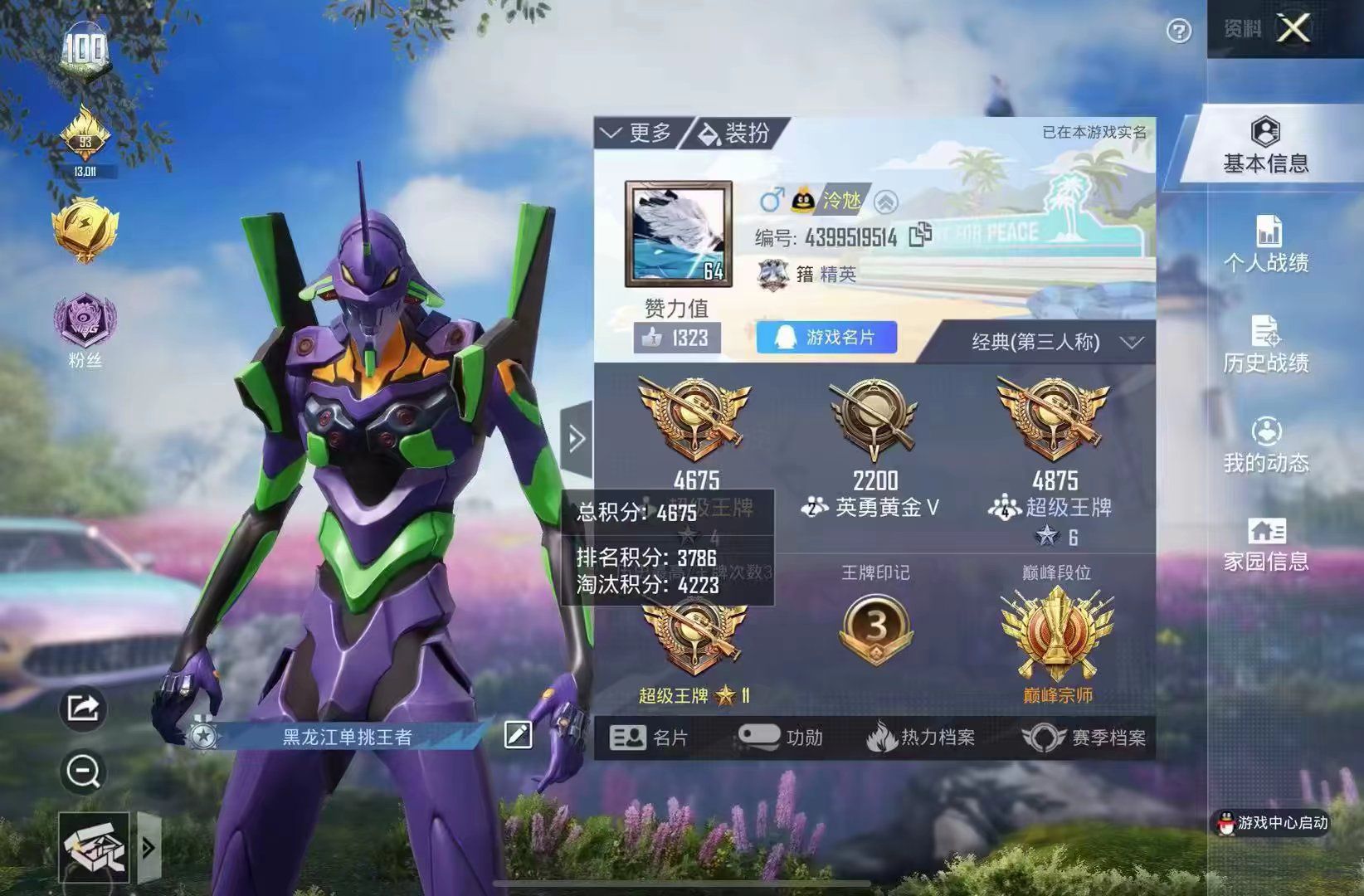
Task: Click the share arrow icon
Action: [83, 708]
